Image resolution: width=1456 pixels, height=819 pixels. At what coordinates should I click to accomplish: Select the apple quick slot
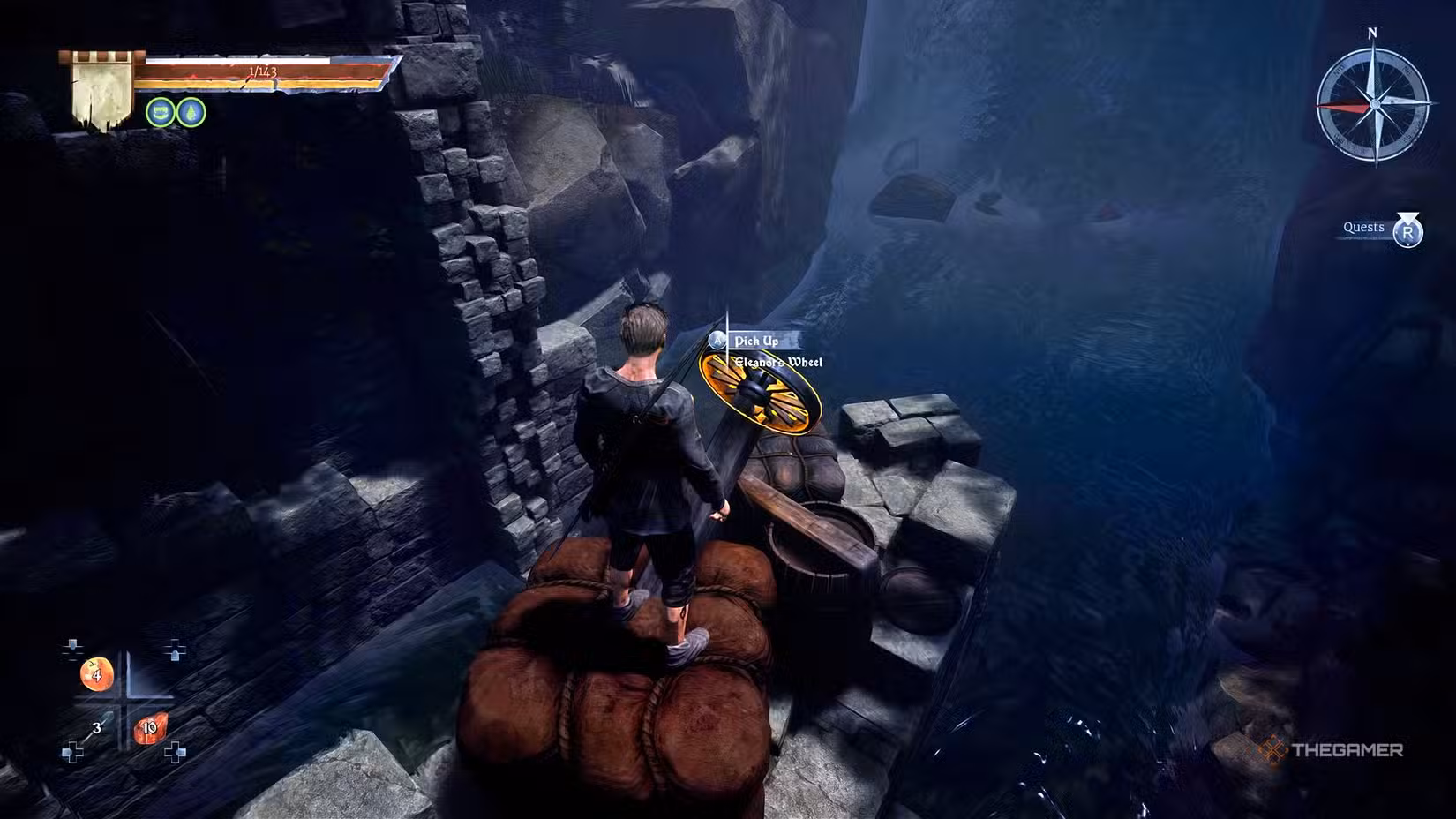coord(95,675)
